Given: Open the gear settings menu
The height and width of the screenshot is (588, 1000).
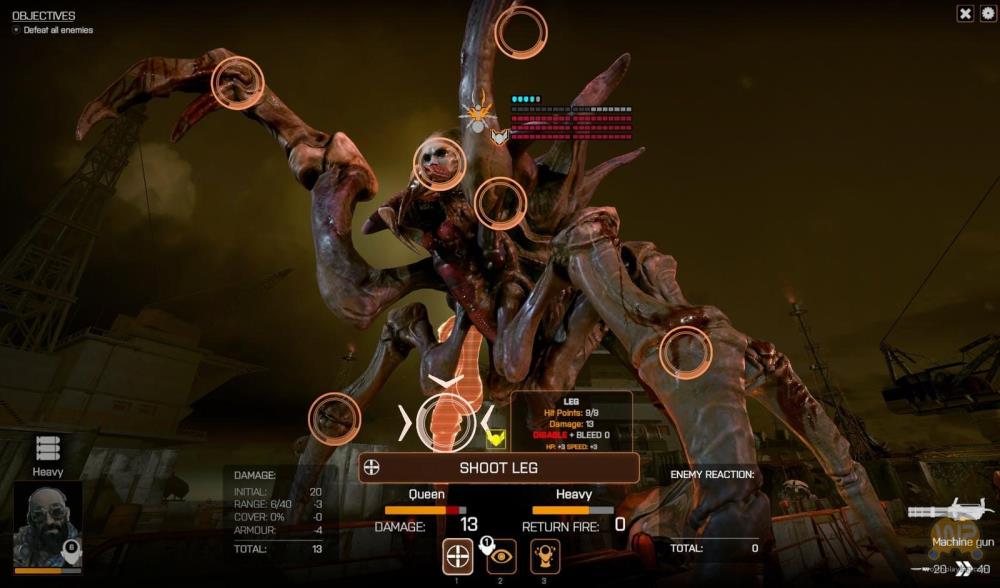Looking at the screenshot, I should pyautogui.click(x=988, y=13).
